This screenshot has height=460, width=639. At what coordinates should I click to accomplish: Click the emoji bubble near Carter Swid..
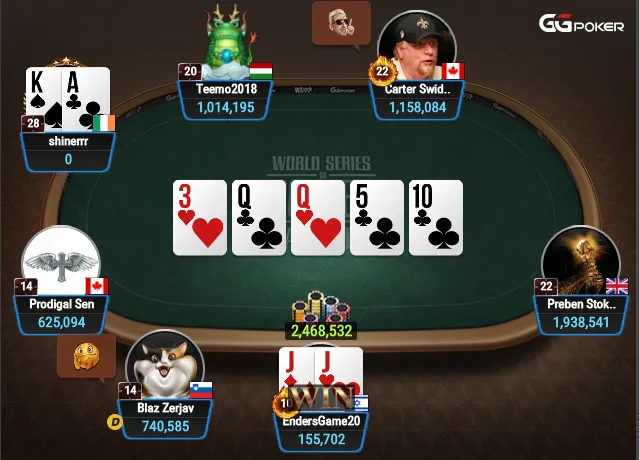click(x=342, y=22)
